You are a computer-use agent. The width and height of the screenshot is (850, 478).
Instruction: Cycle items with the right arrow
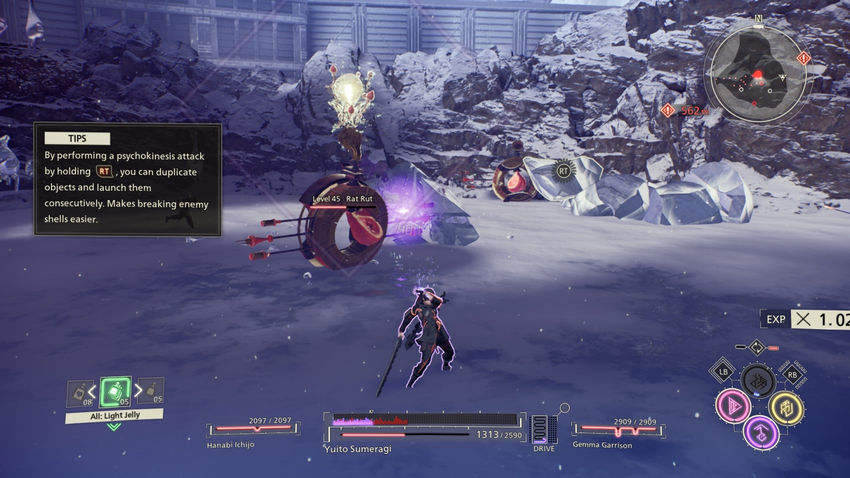[137, 391]
